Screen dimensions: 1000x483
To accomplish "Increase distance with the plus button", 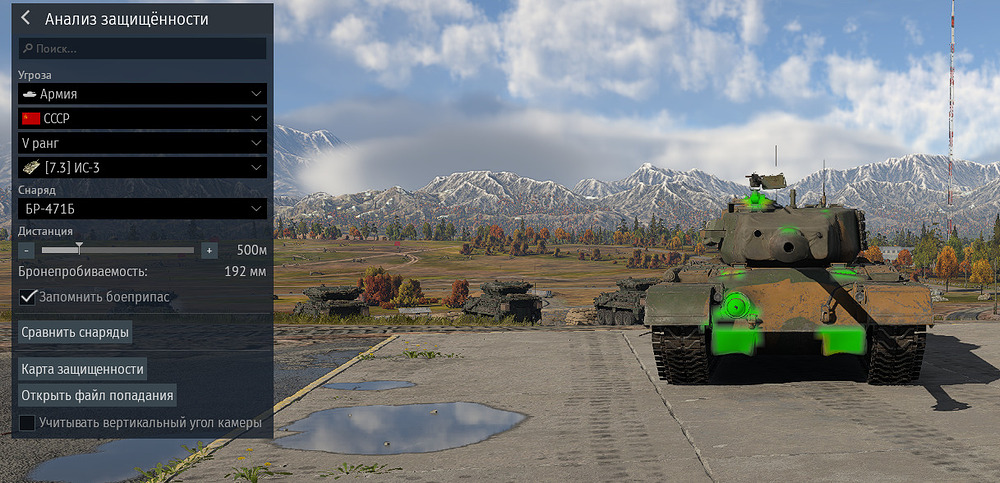I will [209, 250].
